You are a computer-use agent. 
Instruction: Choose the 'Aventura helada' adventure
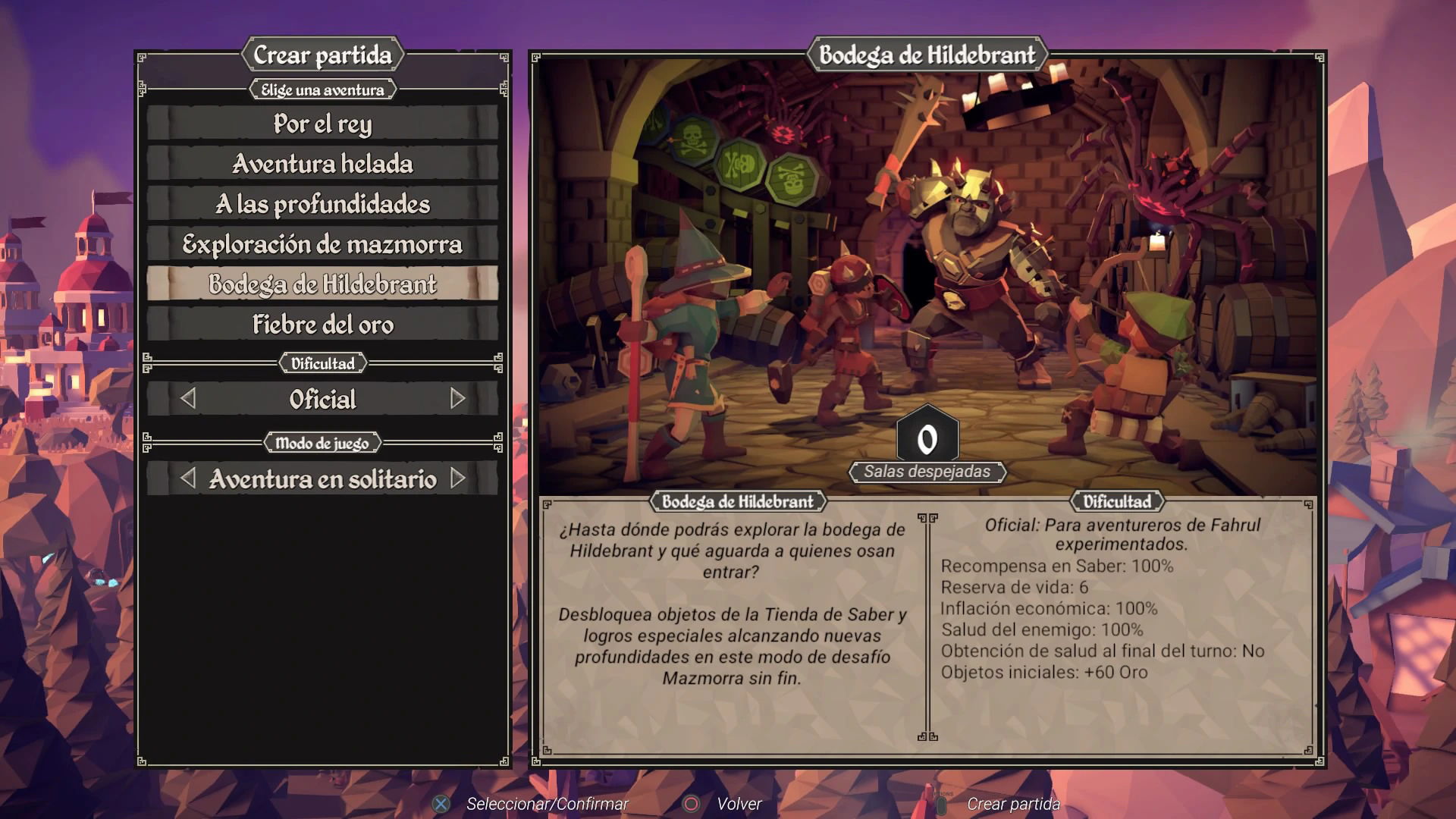tap(322, 164)
